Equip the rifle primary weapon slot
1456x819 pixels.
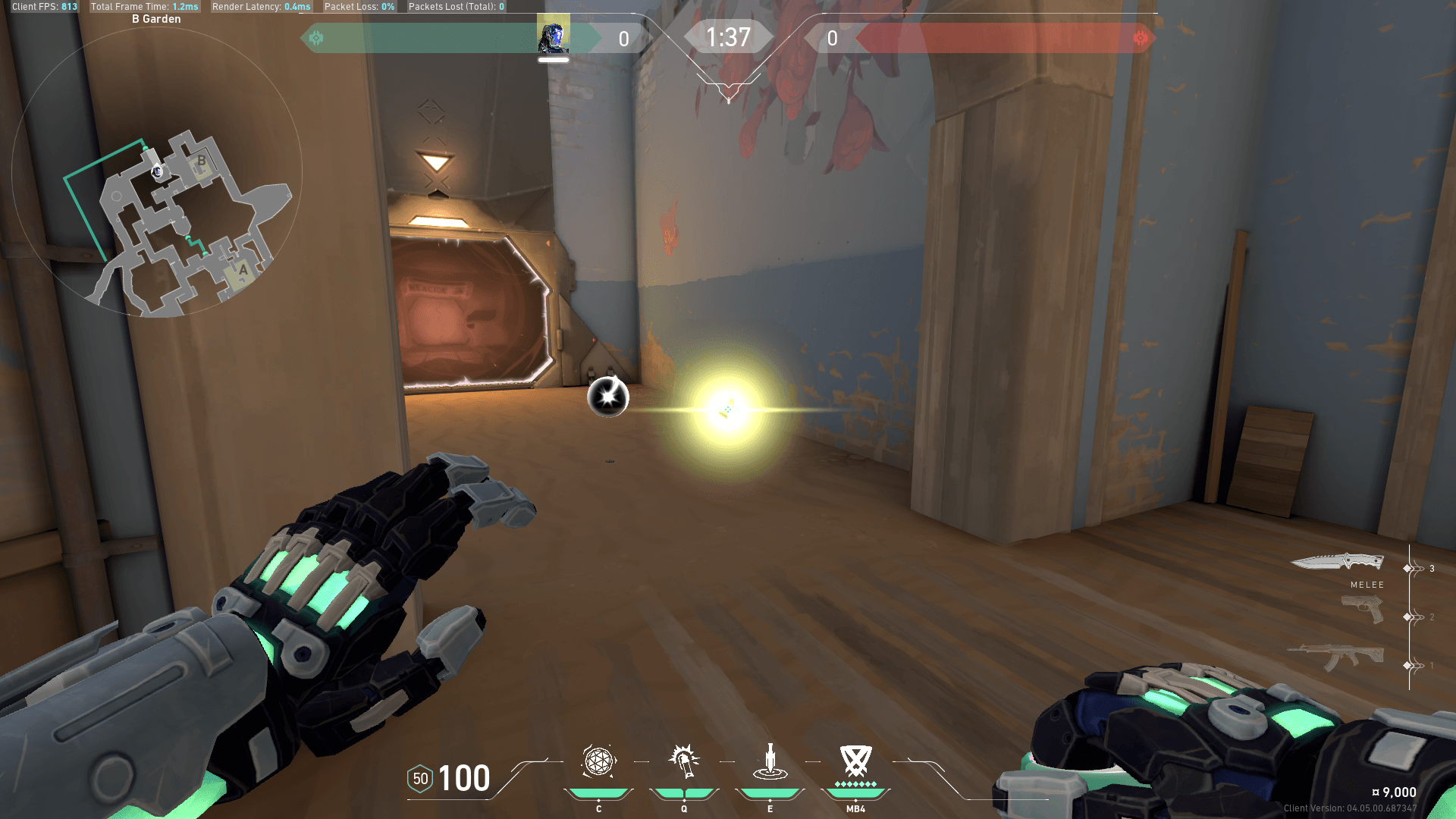[x=1336, y=656]
